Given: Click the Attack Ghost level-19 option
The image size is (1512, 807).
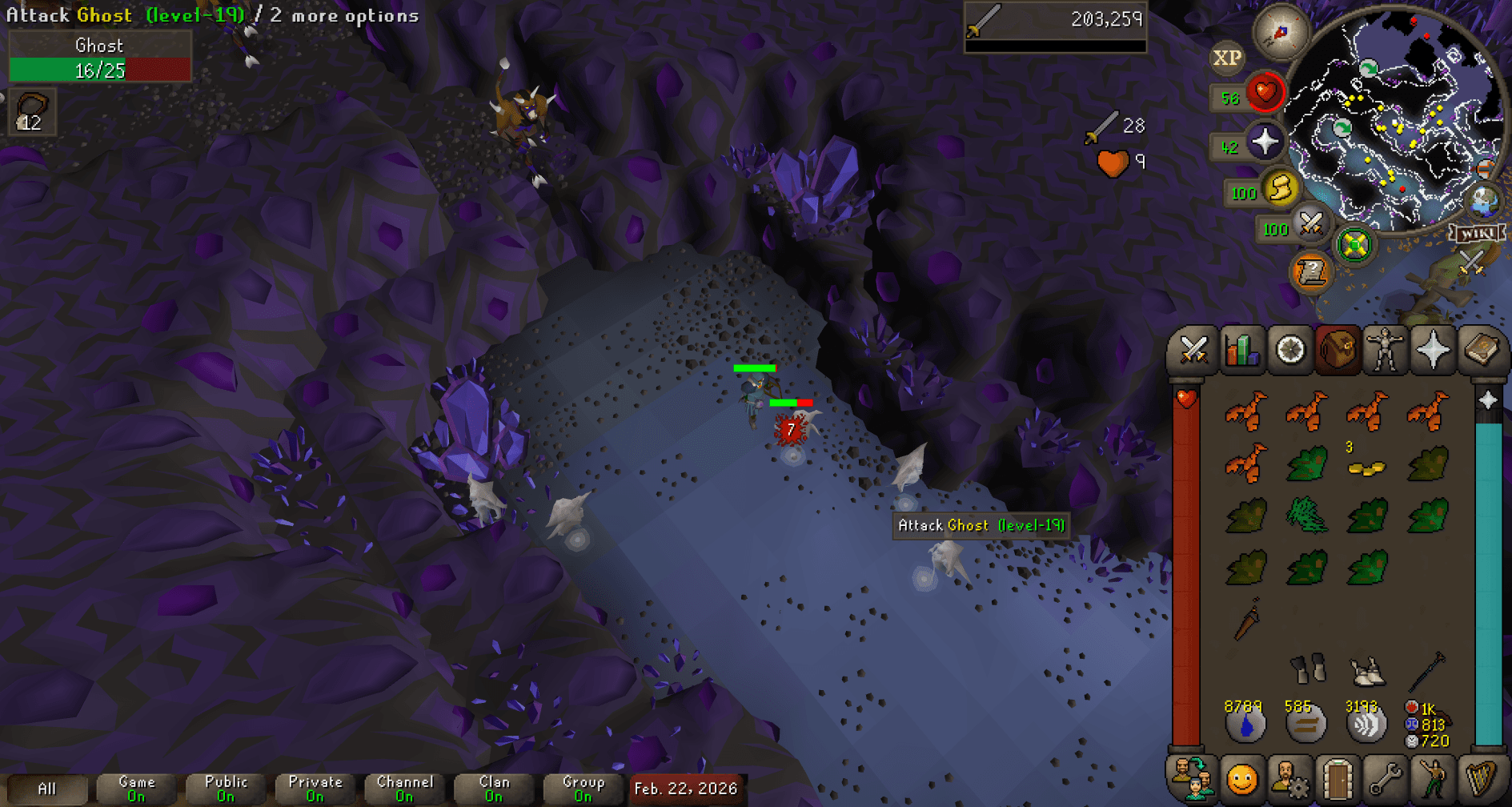Looking at the screenshot, I should point(981,526).
